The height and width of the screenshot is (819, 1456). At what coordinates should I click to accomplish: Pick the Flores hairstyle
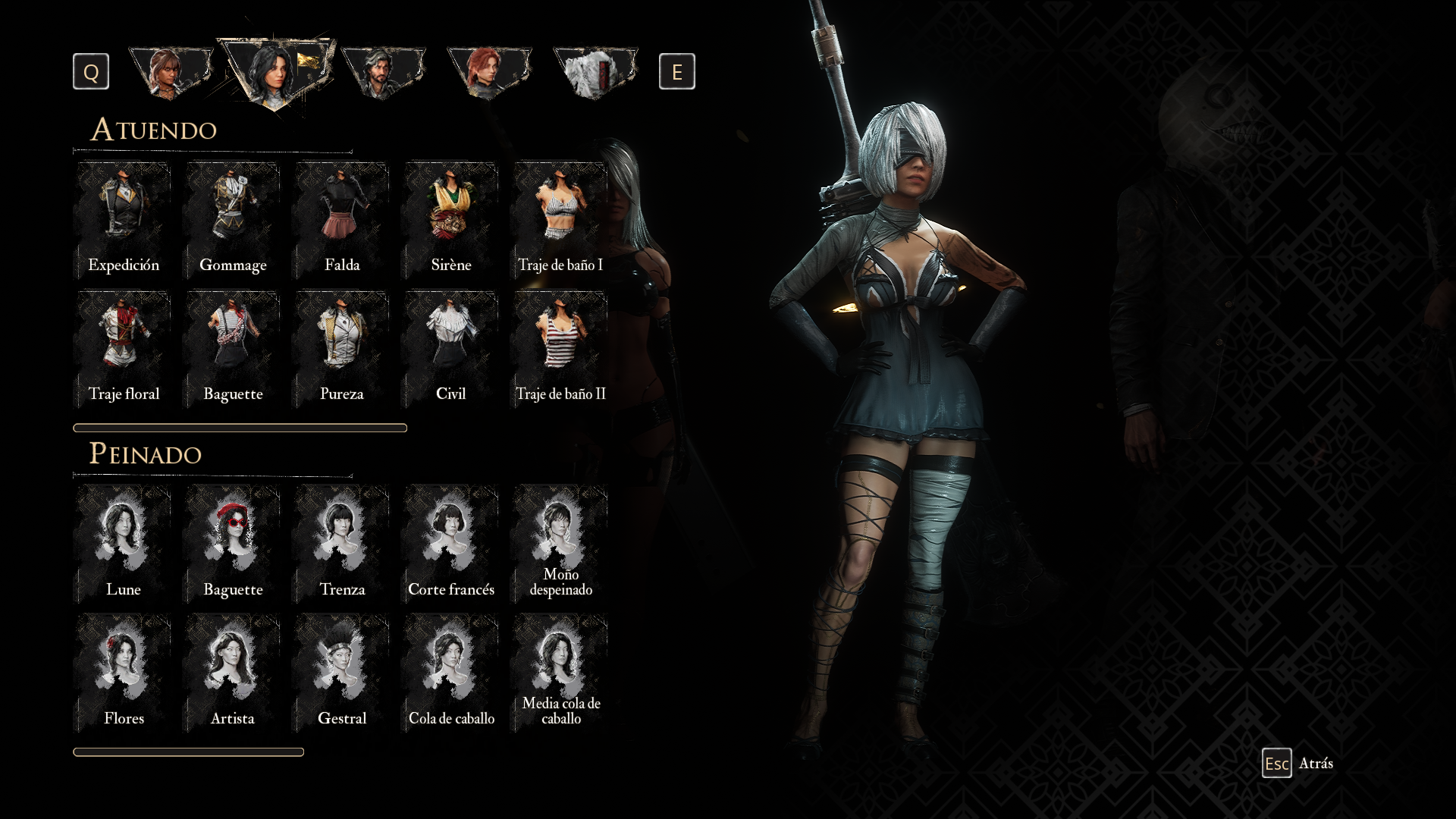[x=124, y=673]
